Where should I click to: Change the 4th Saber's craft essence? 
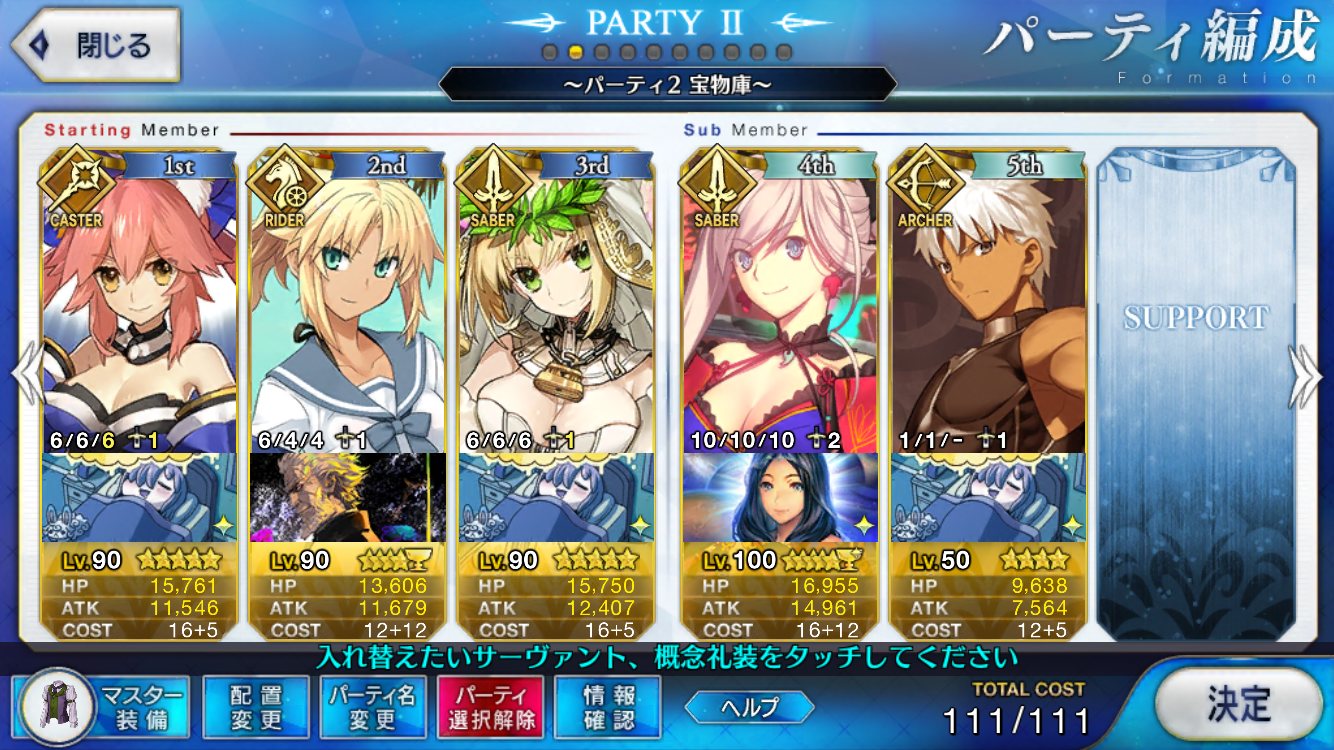pos(779,497)
